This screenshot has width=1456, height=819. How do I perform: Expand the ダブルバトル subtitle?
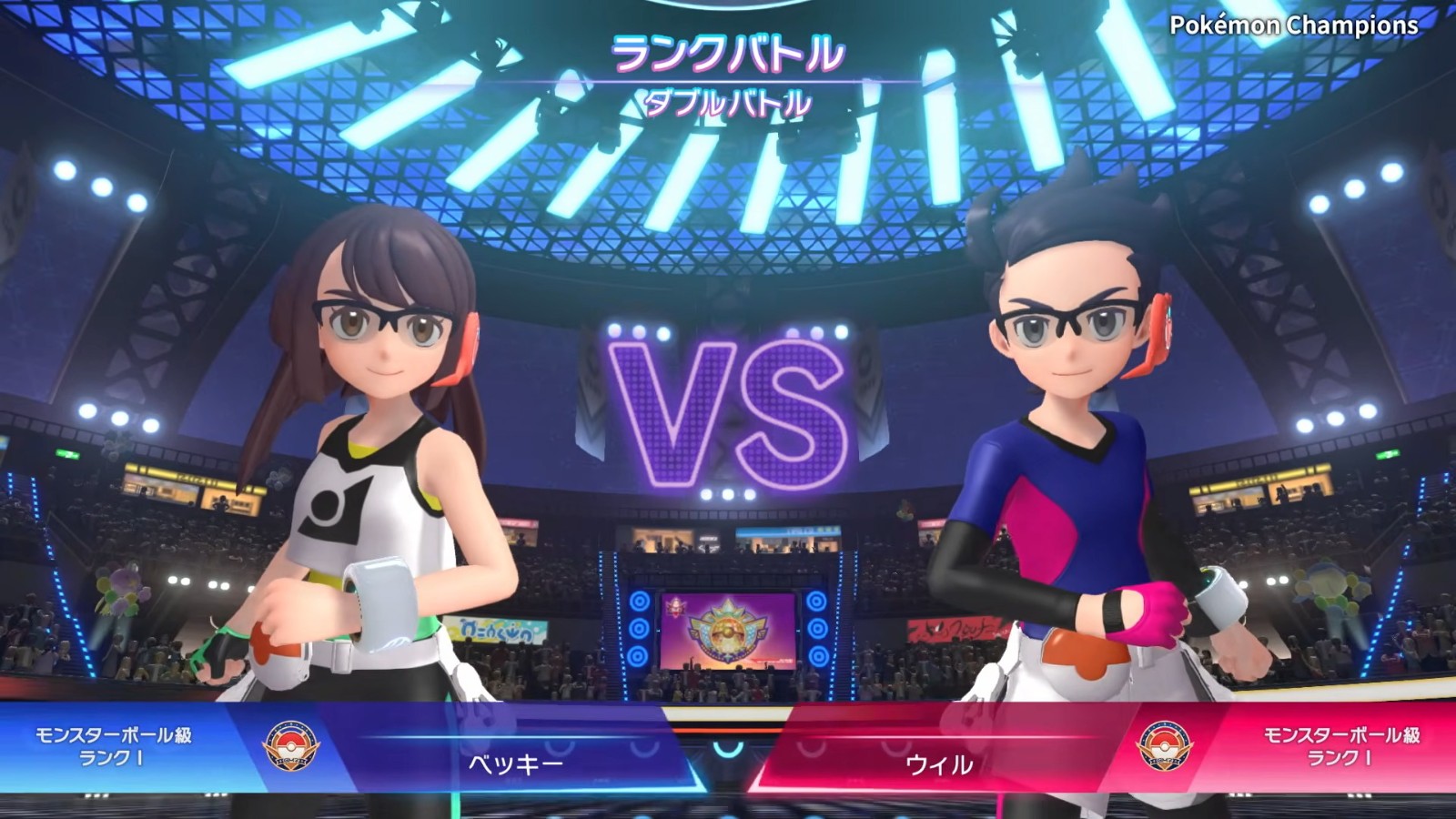(728, 103)
